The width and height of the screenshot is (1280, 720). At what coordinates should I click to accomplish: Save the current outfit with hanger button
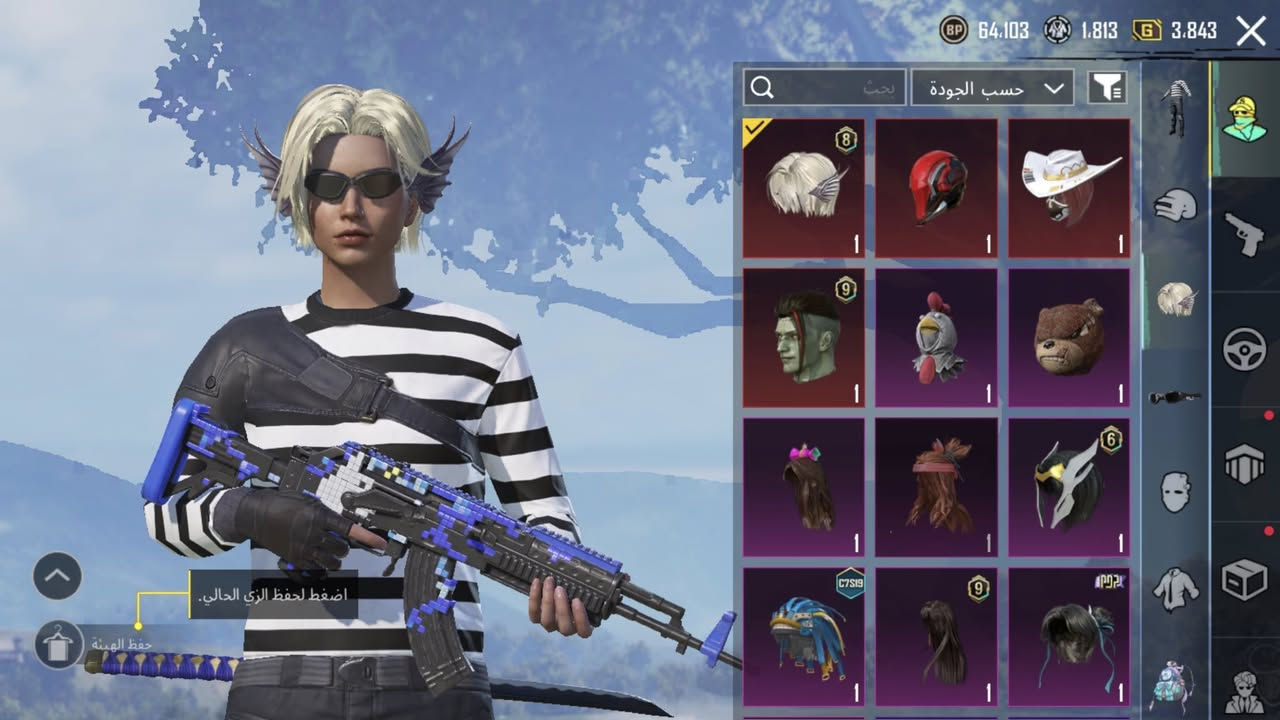pos(59,644)
